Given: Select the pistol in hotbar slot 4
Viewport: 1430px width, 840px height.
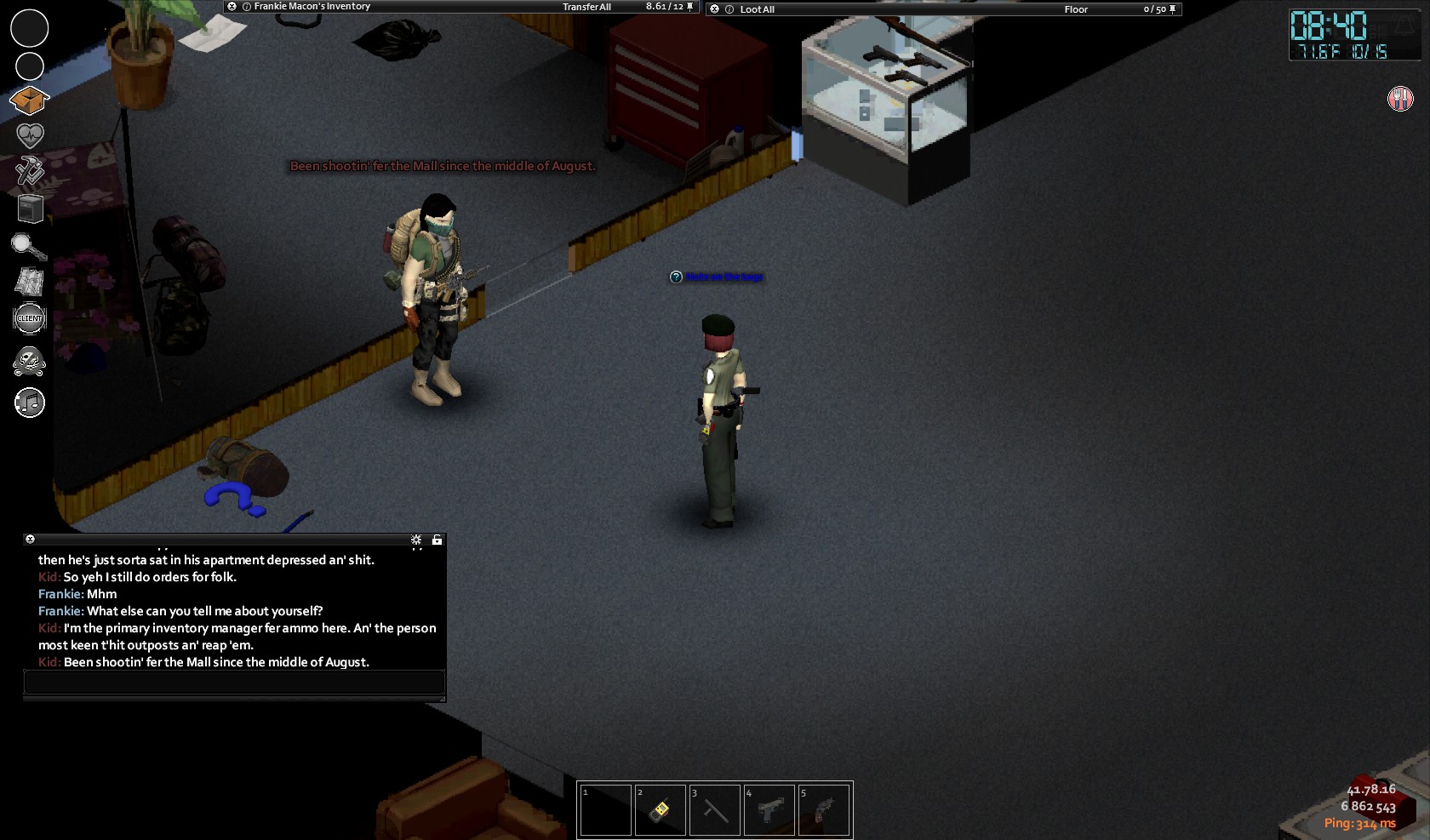Looking at the screenshot, I should (769, 810).
